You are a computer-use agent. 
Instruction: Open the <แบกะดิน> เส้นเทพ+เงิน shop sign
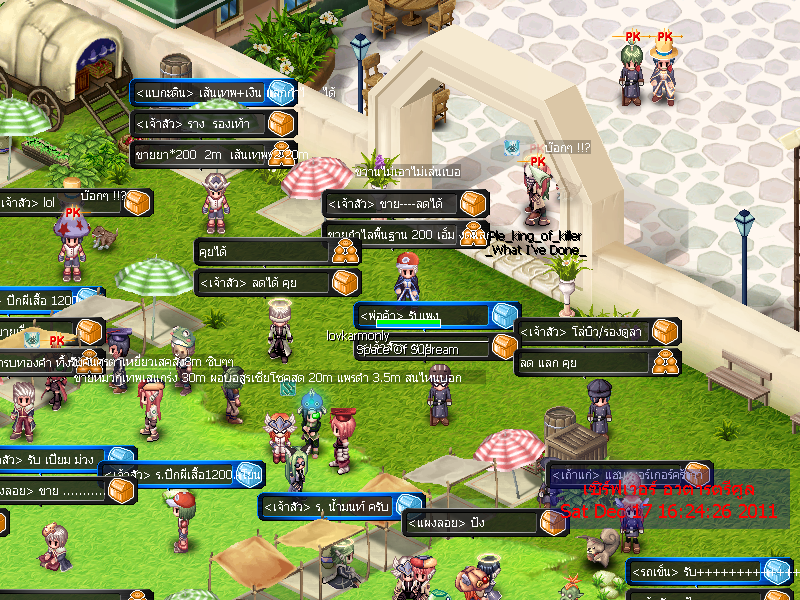[200, 93]
